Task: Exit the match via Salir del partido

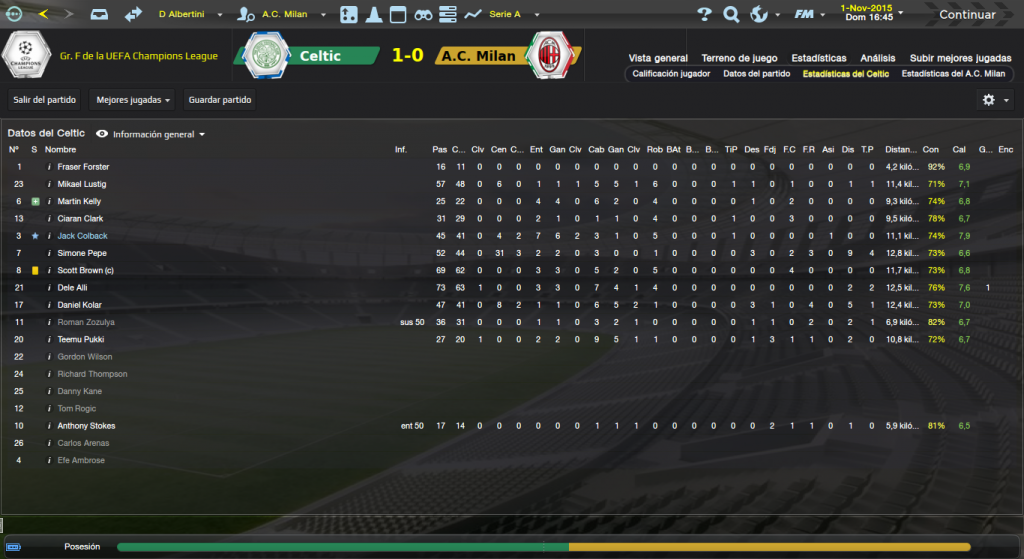Action: pyautogui.click(x=43, y=100)
